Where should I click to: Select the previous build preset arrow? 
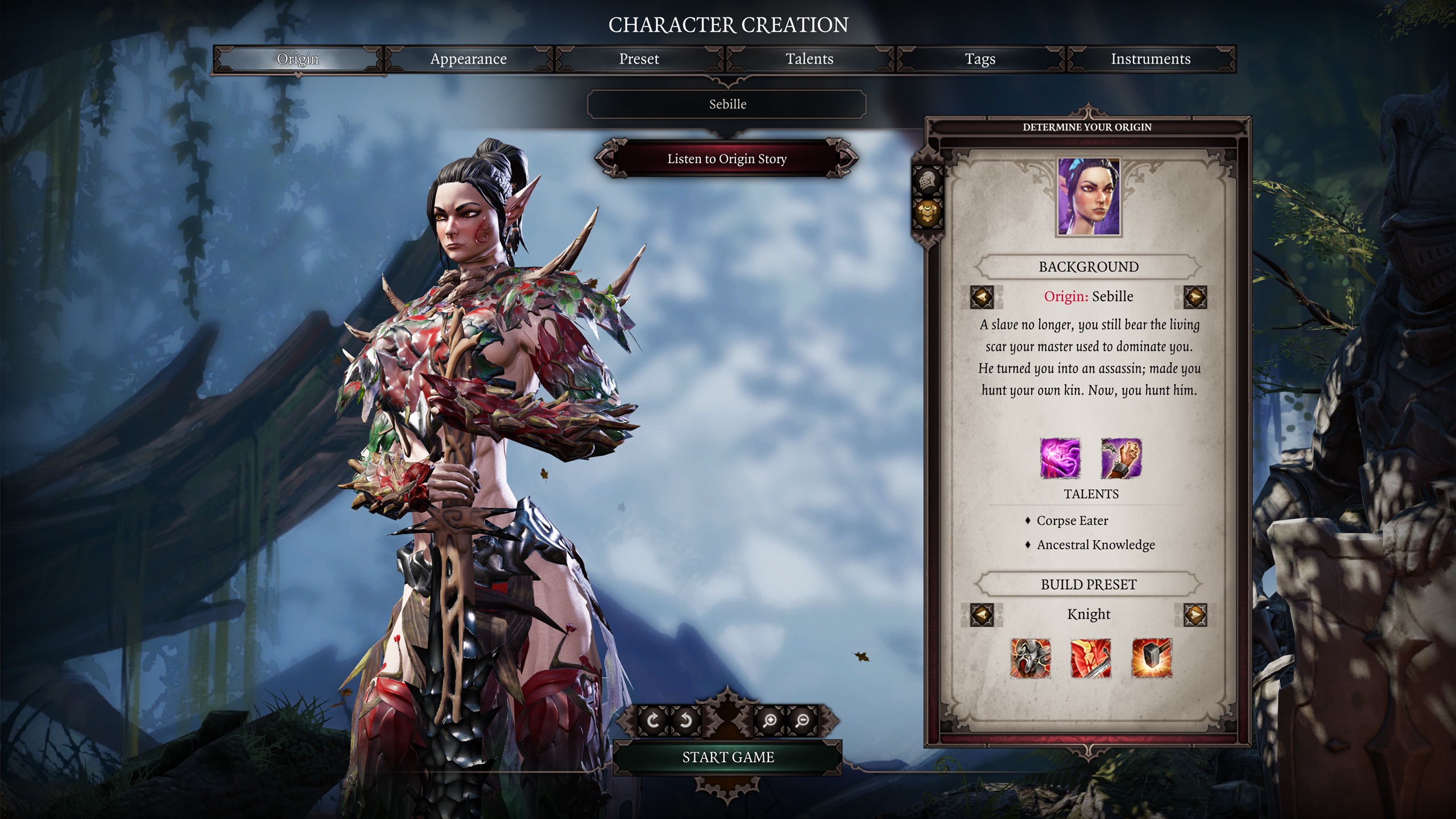[x=982, y=615]
